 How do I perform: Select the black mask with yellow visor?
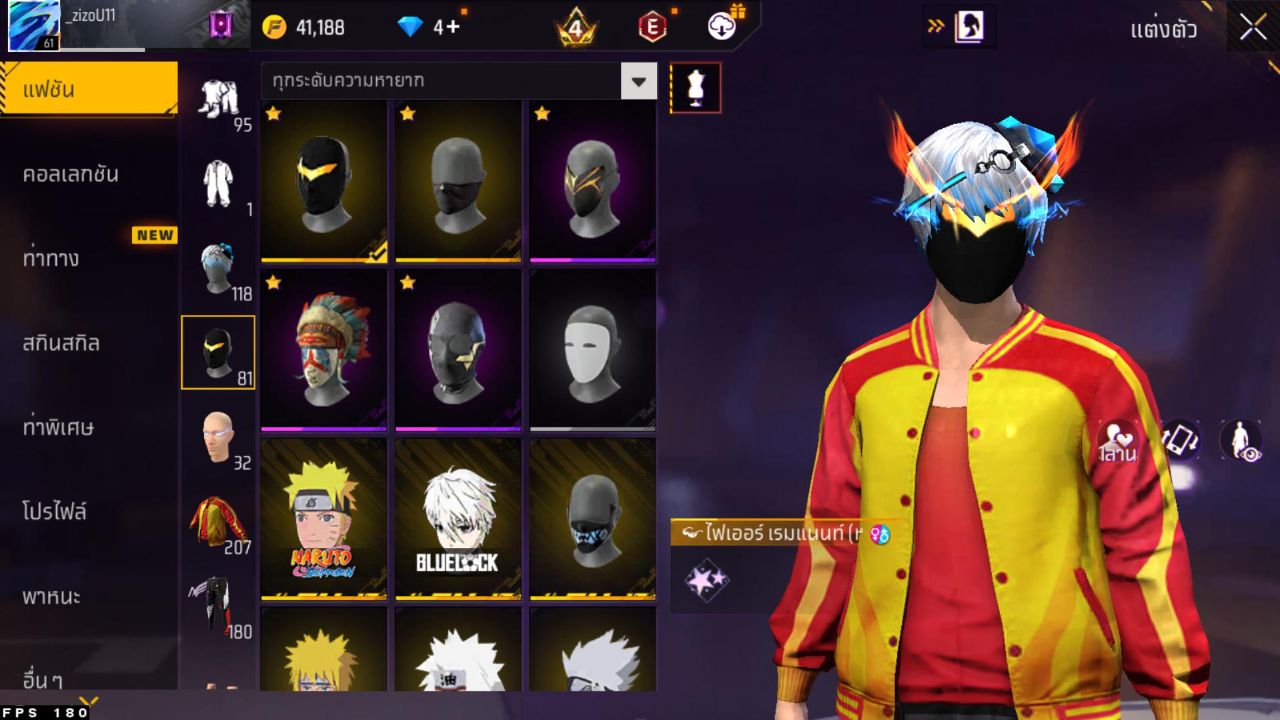pyautogui.click(x=323, y=180)
